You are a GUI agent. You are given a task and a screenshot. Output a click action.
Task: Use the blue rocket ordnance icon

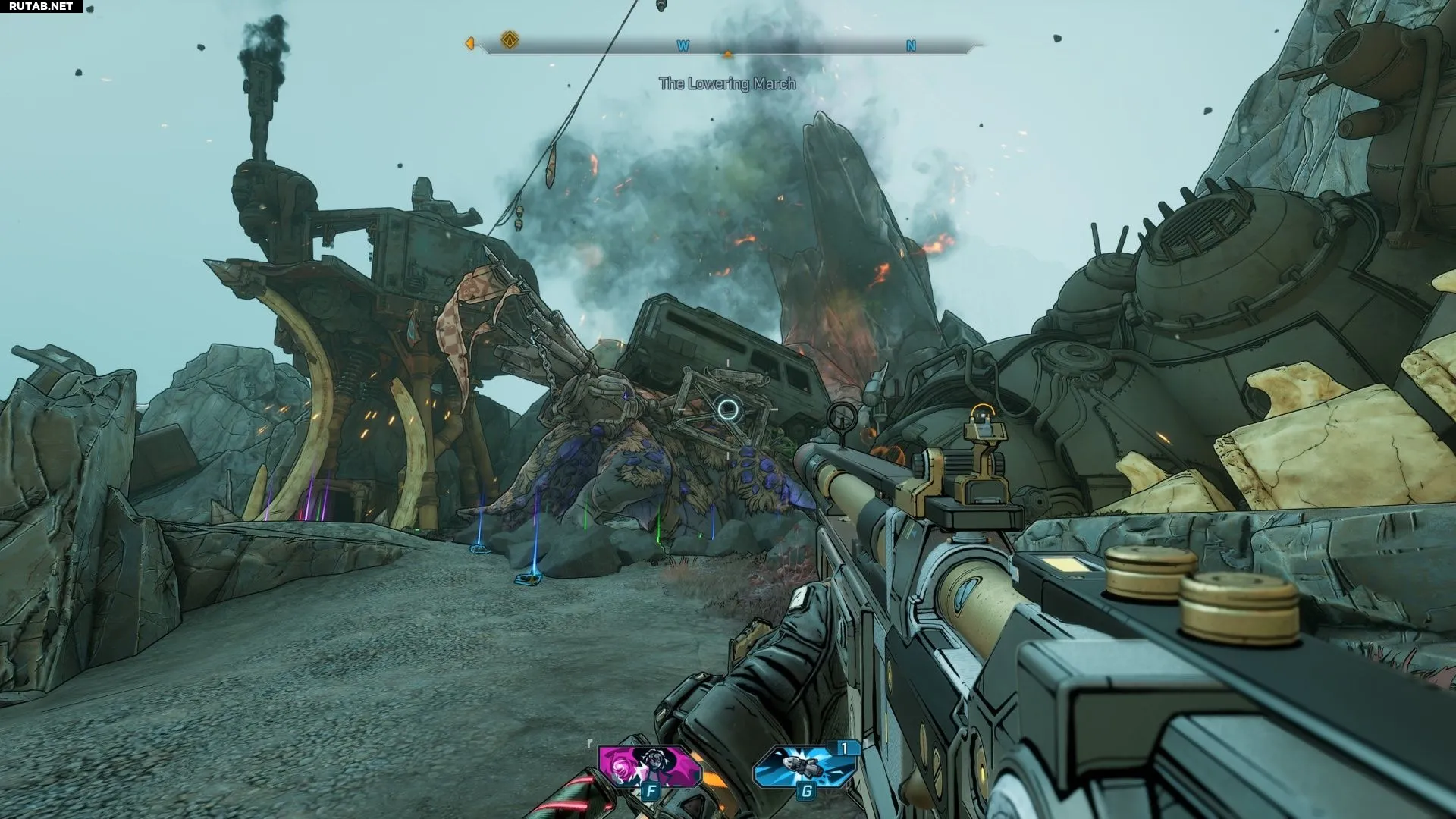805,766
